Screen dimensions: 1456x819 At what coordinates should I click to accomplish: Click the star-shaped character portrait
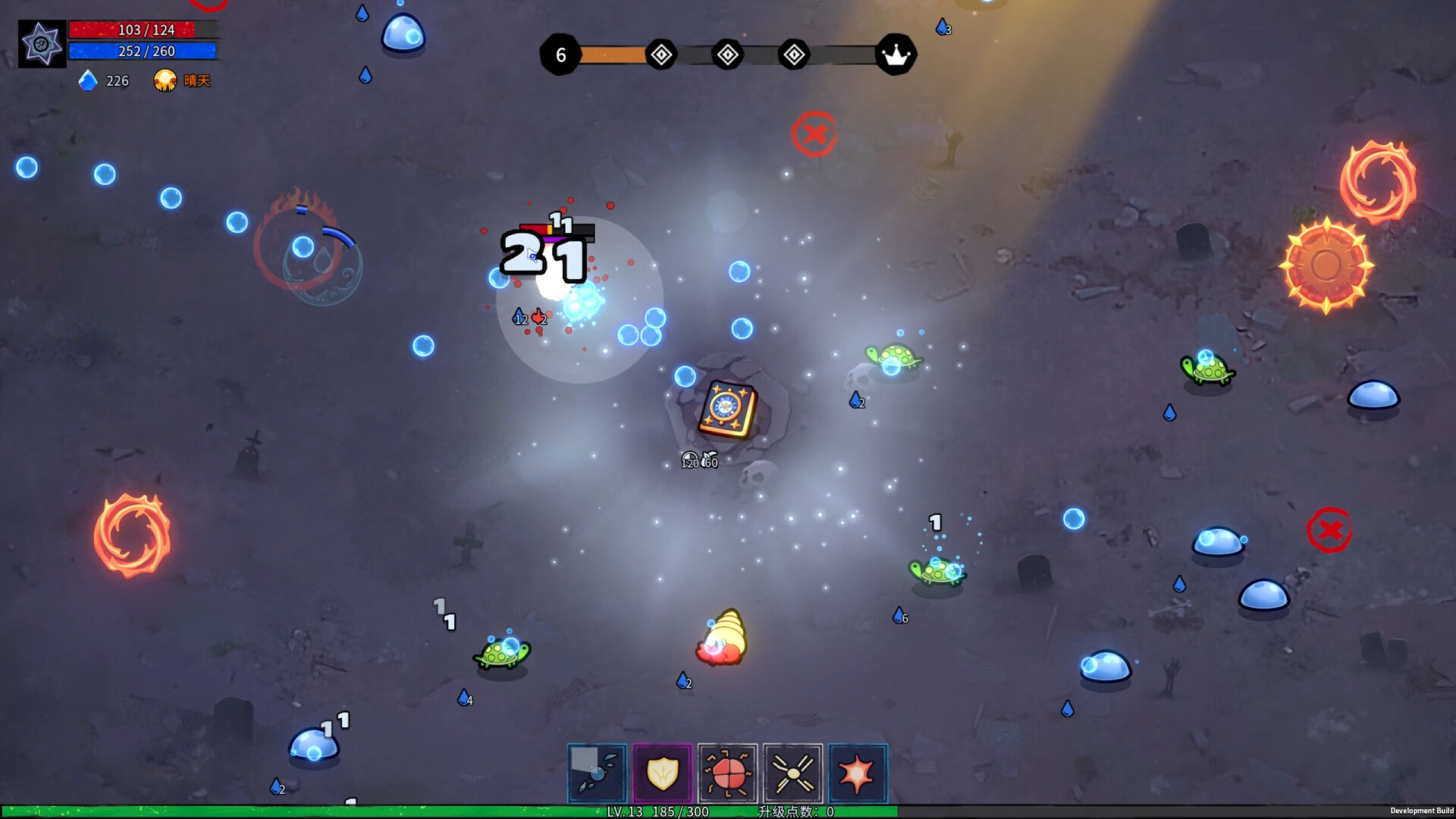pyautogui.click(x=42, y=43)
